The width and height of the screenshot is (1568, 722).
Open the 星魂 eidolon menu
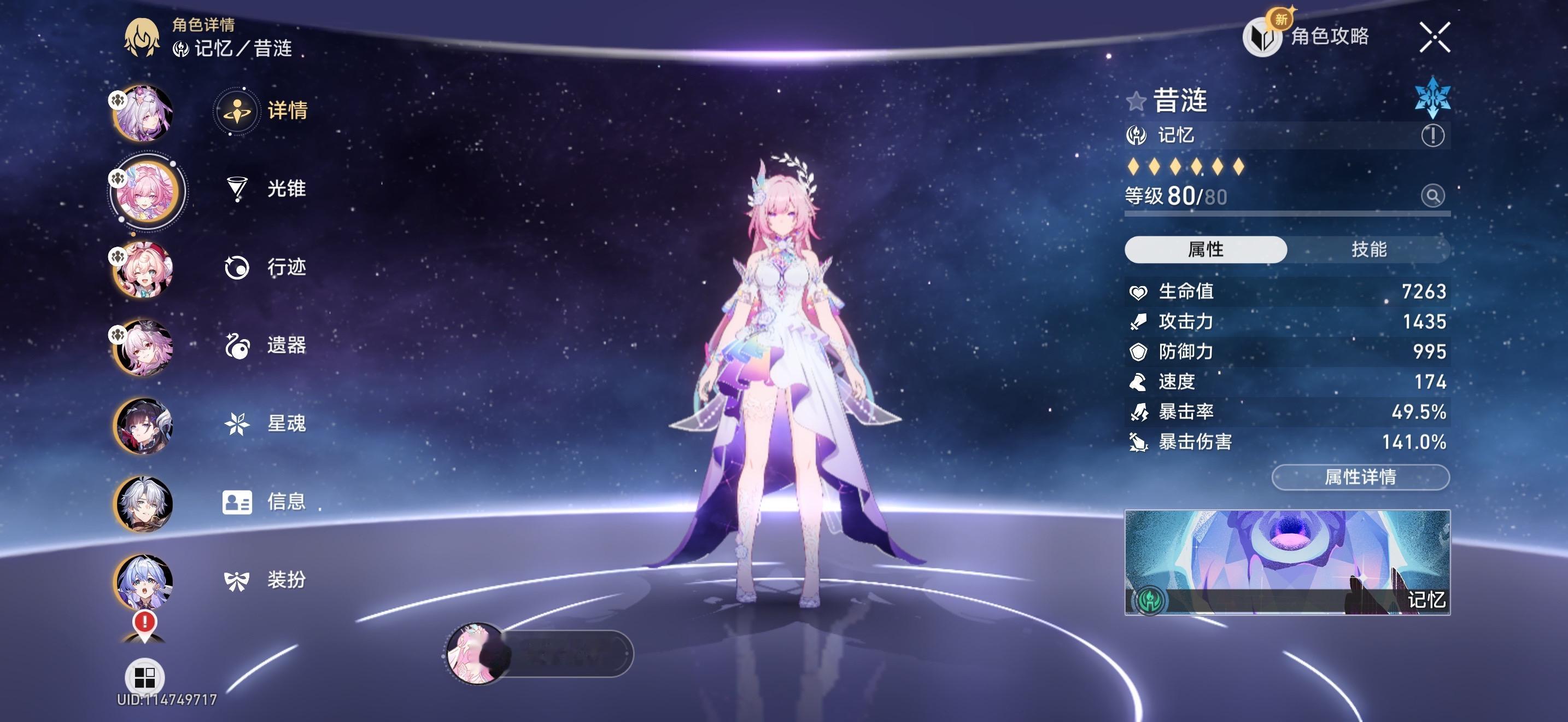coord(265,423)
